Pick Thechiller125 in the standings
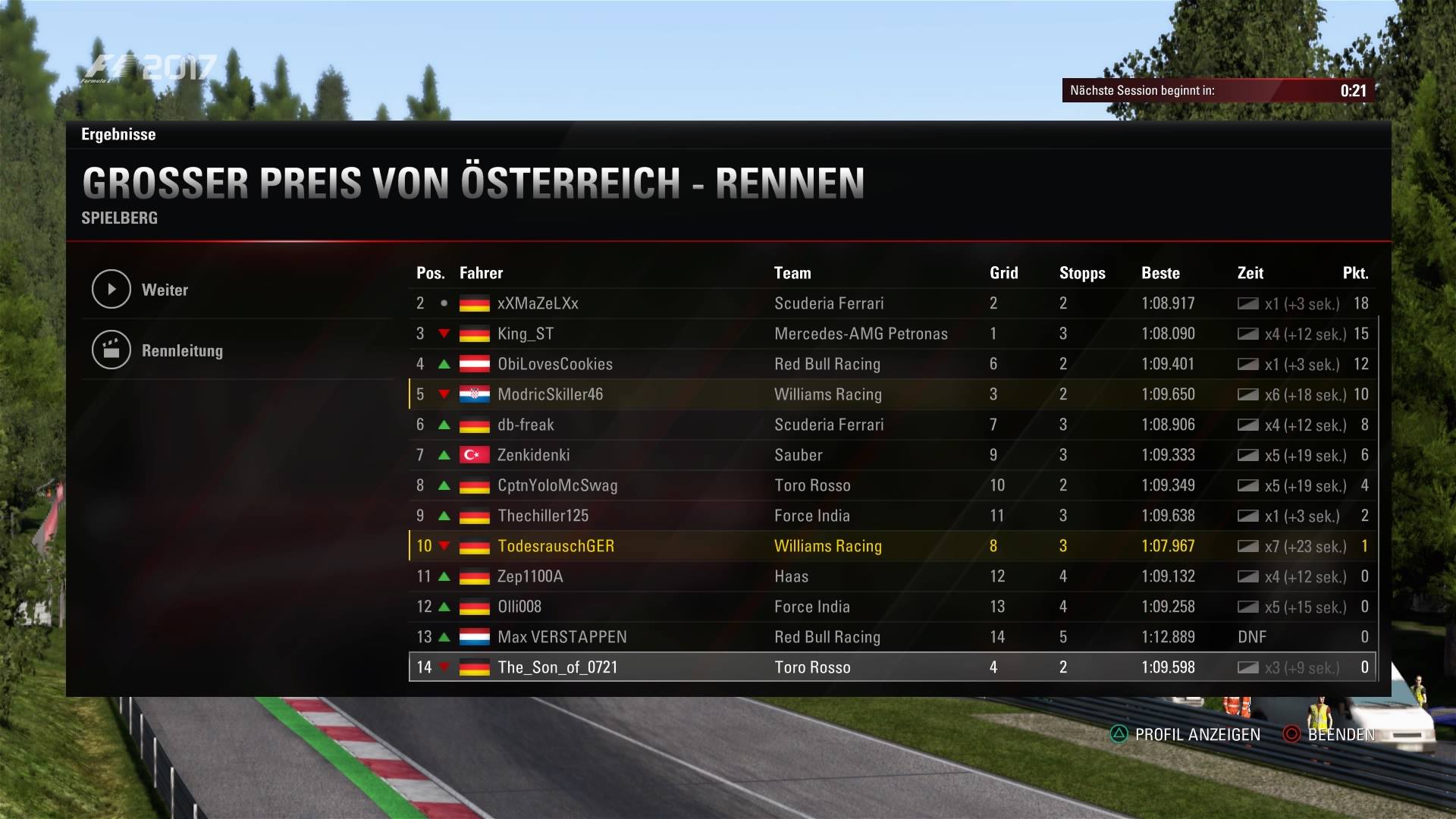The height and width of the screenshot is (819, 1456). point(543,516)
